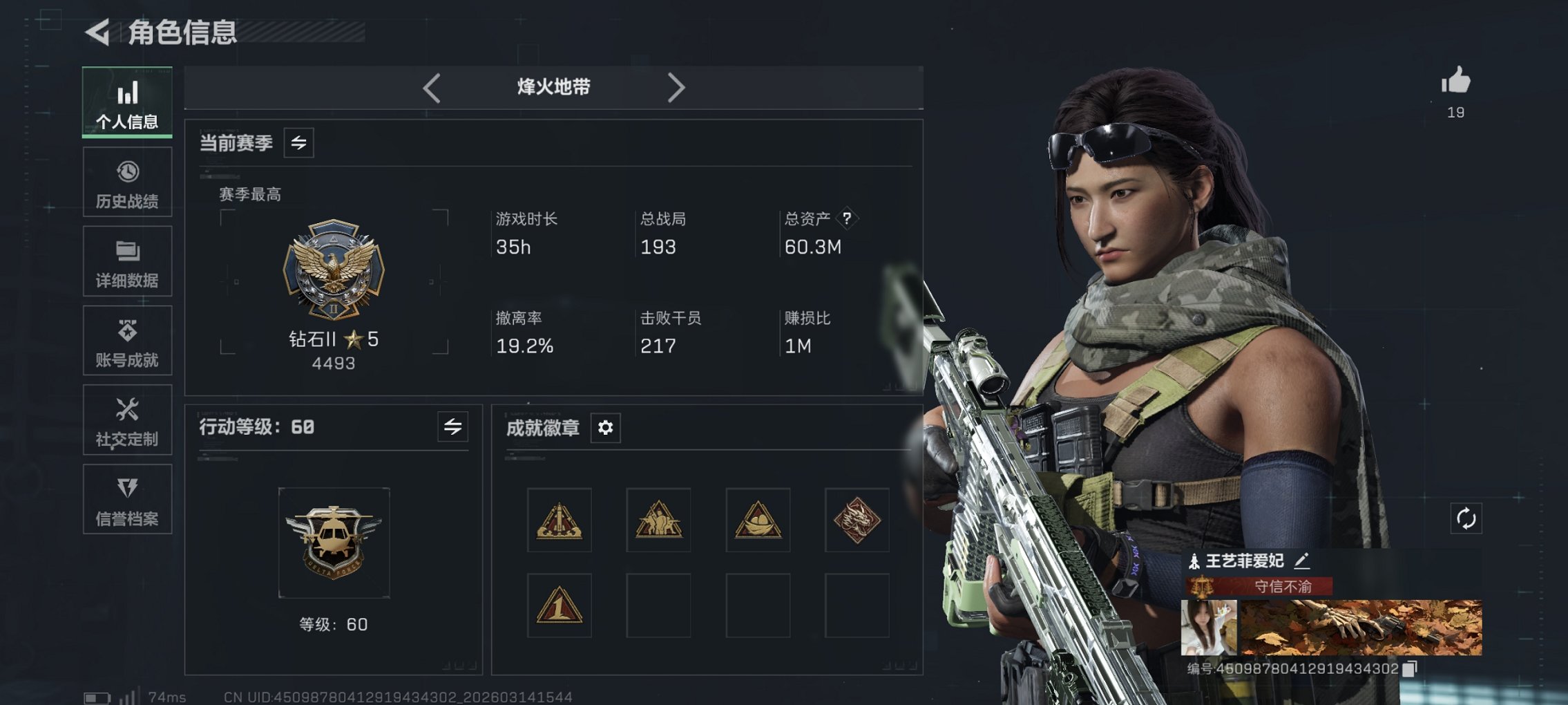Viewport: 1568px width, 705px height.
Task: Show the 账号成就 tab
Action: pyautogui.click(x=127, y=341)
